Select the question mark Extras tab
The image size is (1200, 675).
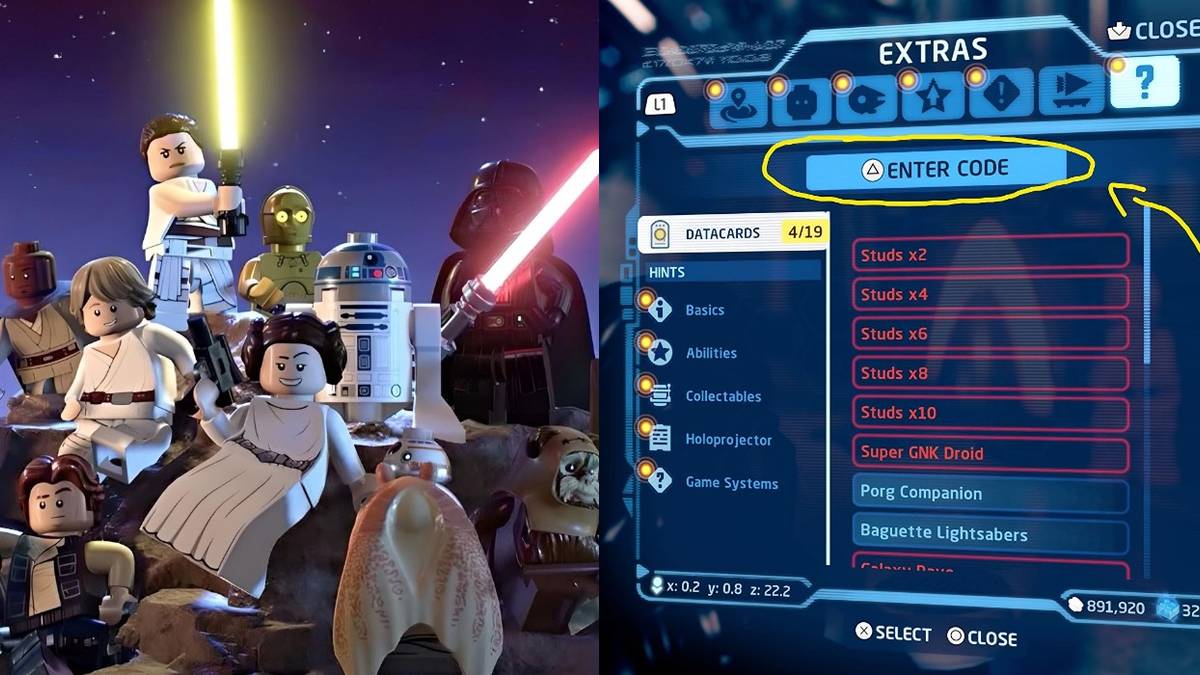point(1143,84)
